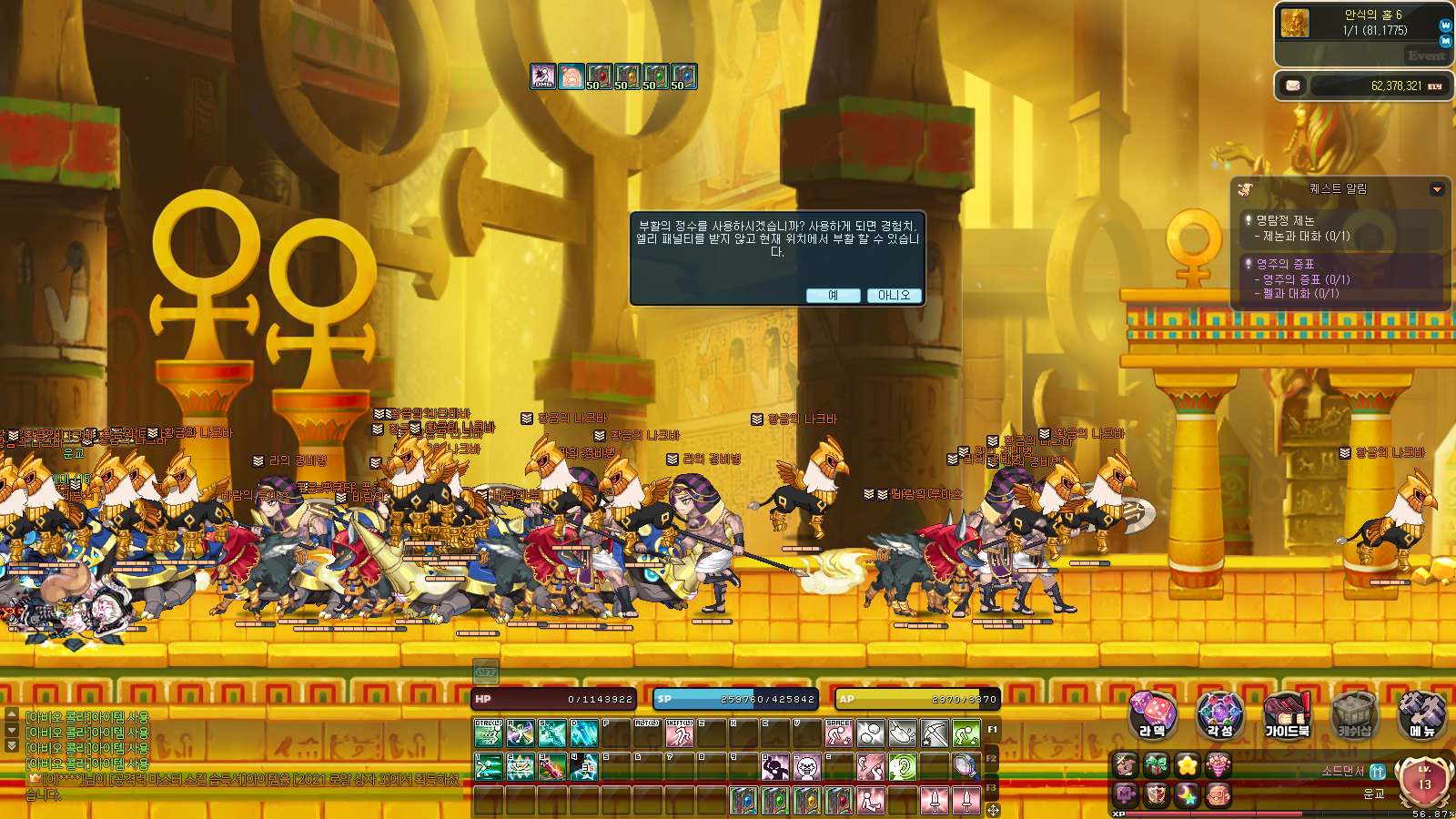1456x819 pixels.
Task: Open the 라덱 dice menu
Action: [x=1152, y=714]
